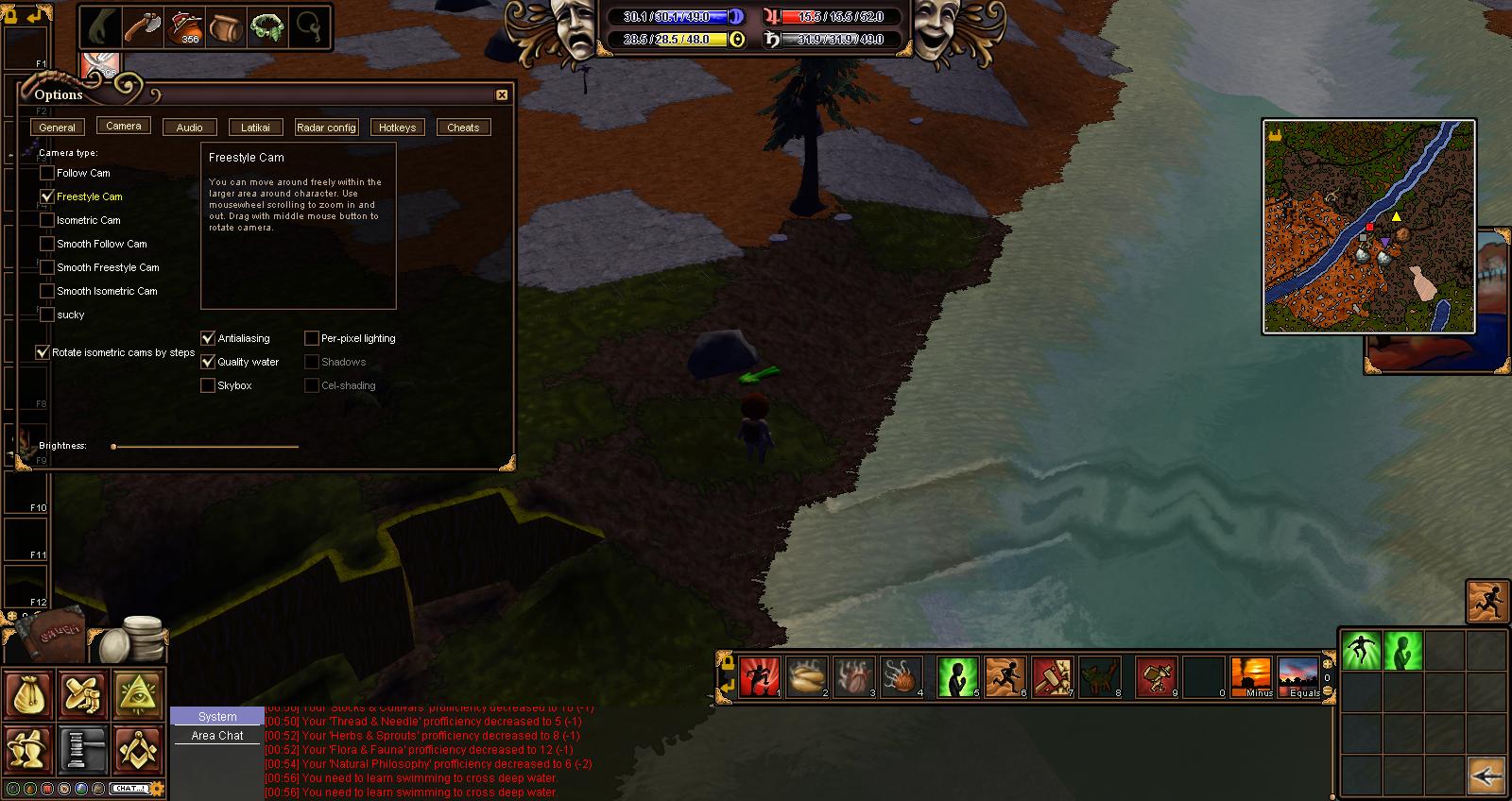Image resolution: width=1512 pixels, height=801 pixels.
Task: Click the minimap
Action: pos(1368,227)
